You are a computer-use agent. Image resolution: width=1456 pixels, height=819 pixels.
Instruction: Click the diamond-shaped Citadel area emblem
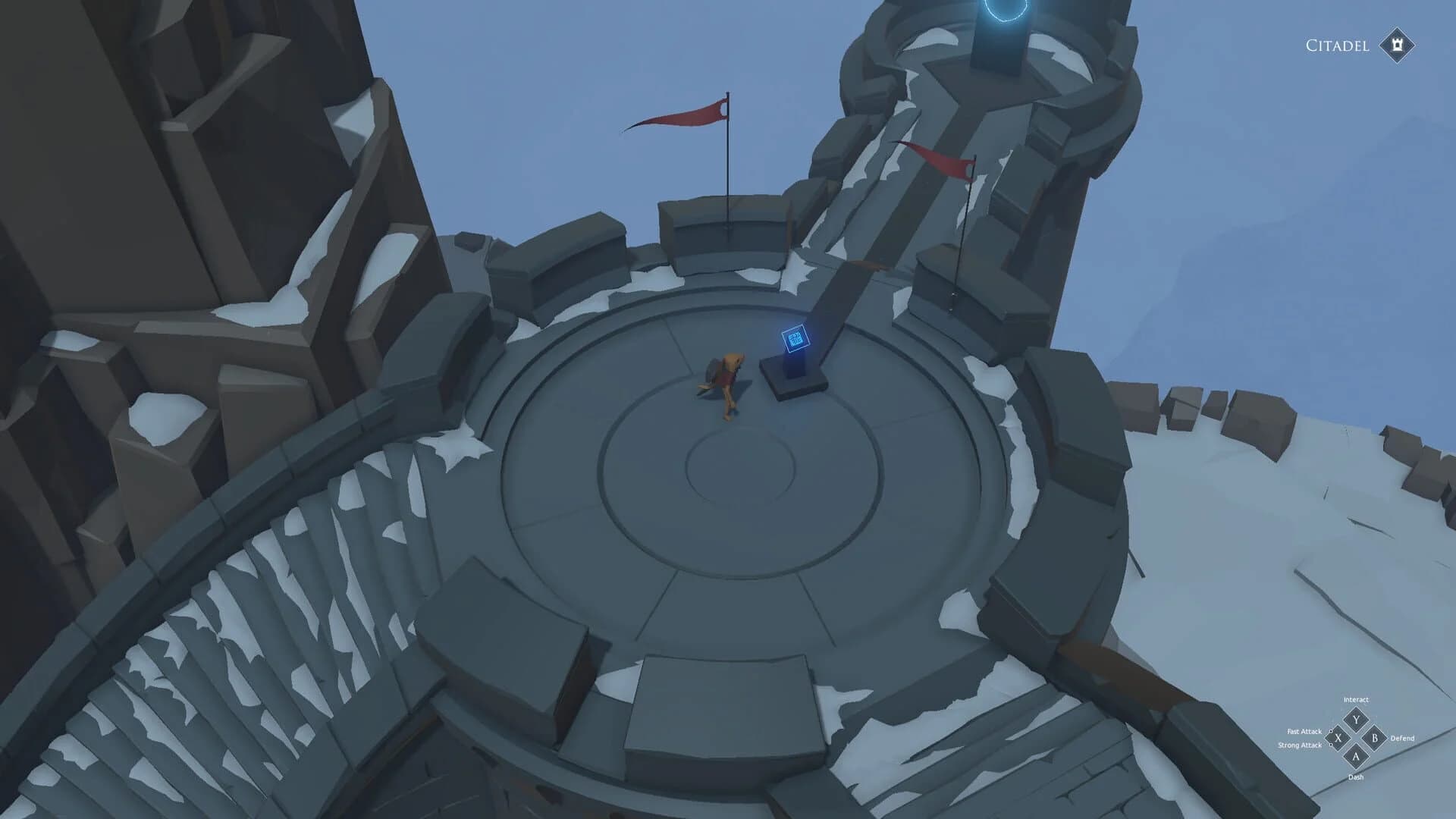pos(1397,45)
